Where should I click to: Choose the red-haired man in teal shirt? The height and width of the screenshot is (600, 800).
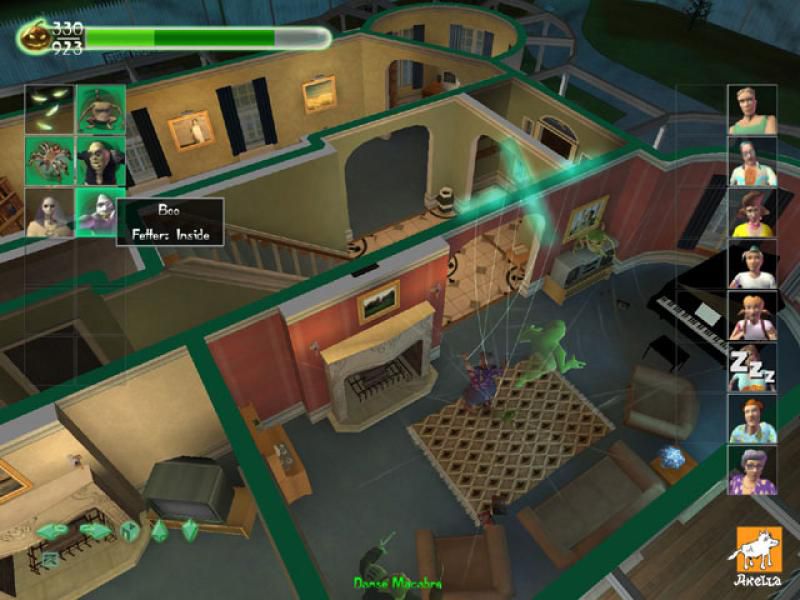(x=752, y=419)
